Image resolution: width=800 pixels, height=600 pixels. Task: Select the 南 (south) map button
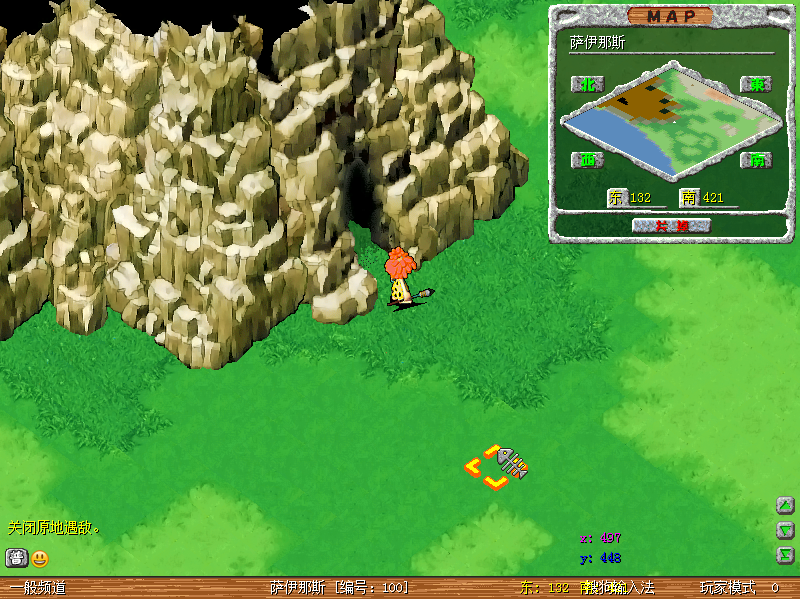[755, 160]
